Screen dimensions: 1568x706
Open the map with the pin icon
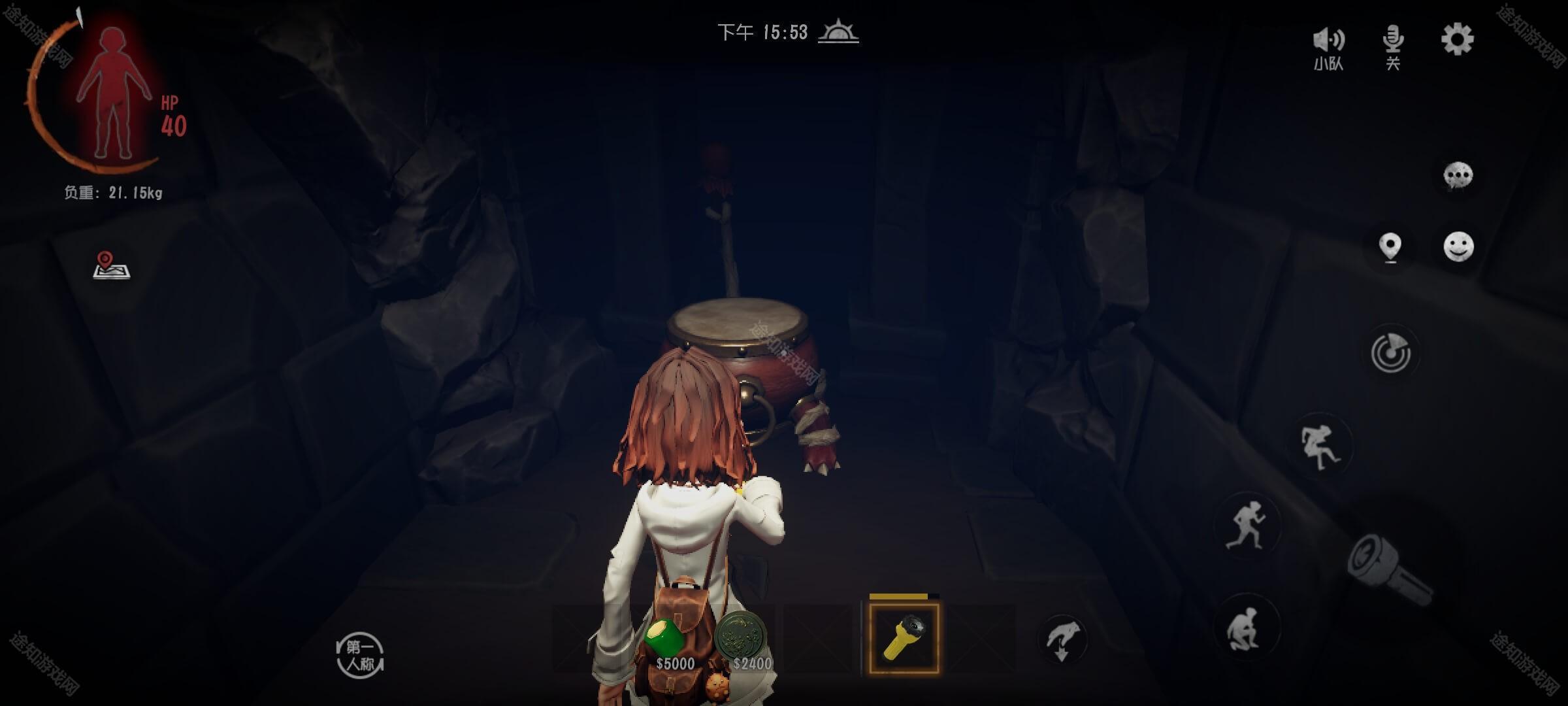point(111,265)
